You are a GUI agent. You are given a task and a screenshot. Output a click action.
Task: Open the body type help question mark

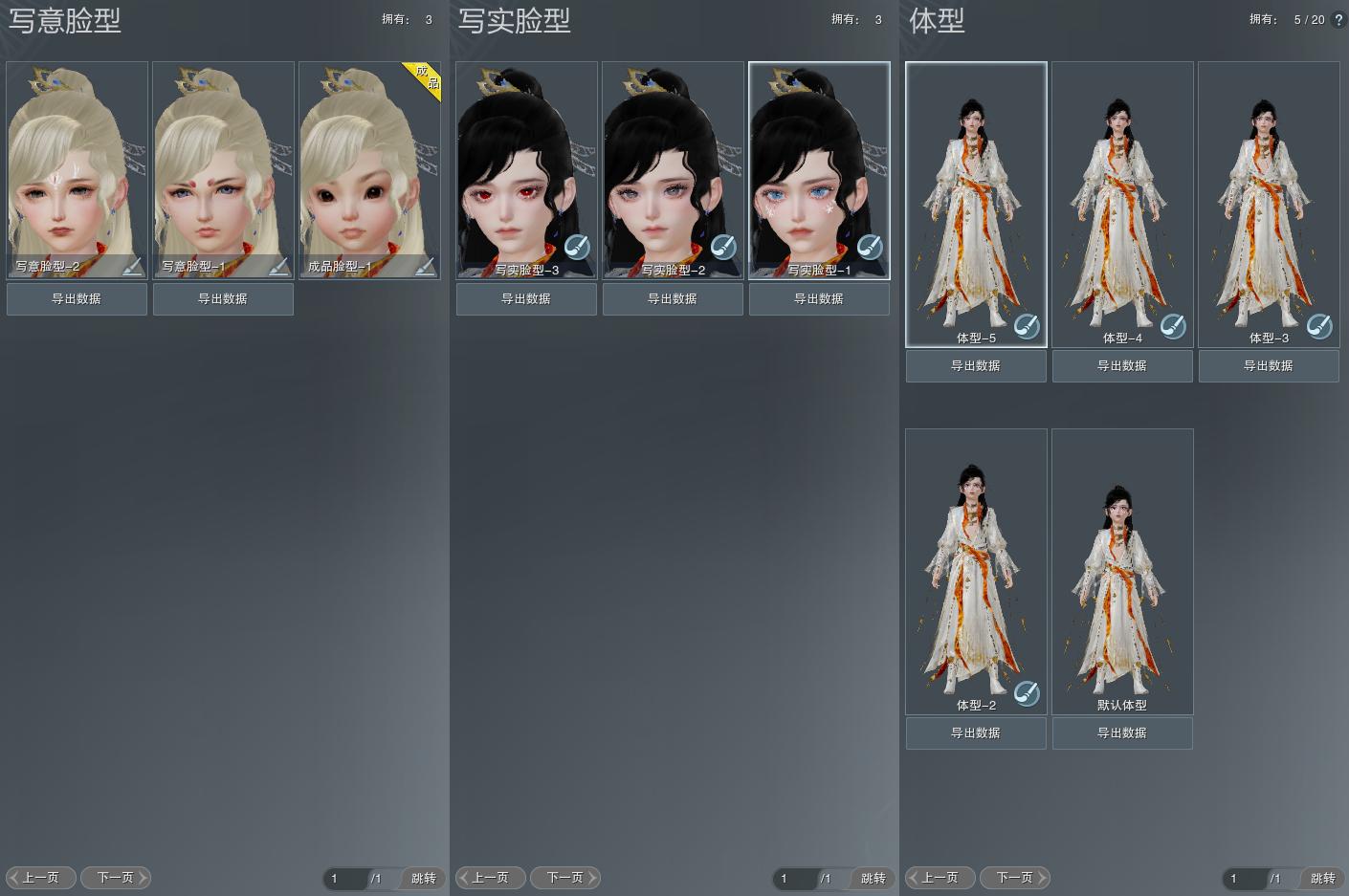point(1338,20)
